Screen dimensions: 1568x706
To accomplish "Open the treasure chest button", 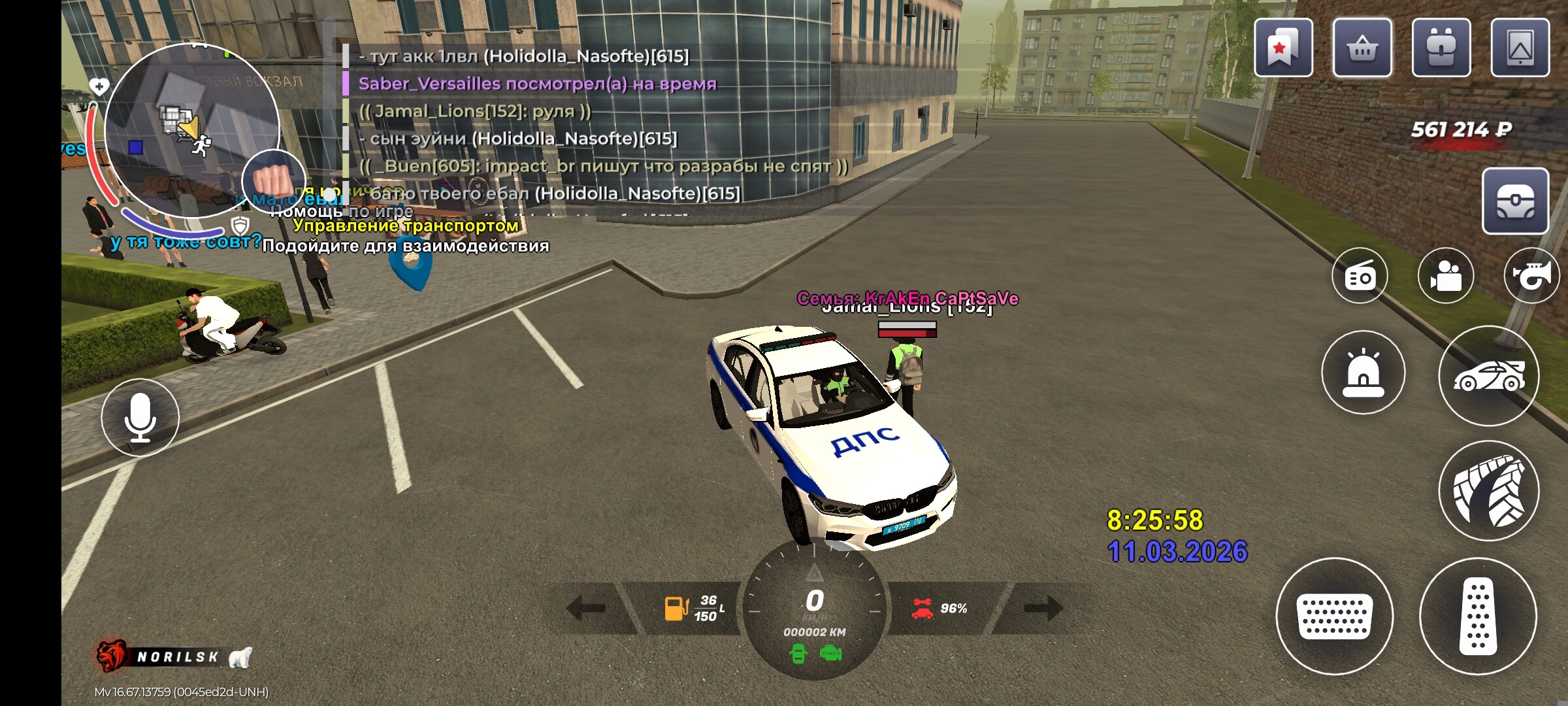I will pyautogui.click(x=1515, y=201).
